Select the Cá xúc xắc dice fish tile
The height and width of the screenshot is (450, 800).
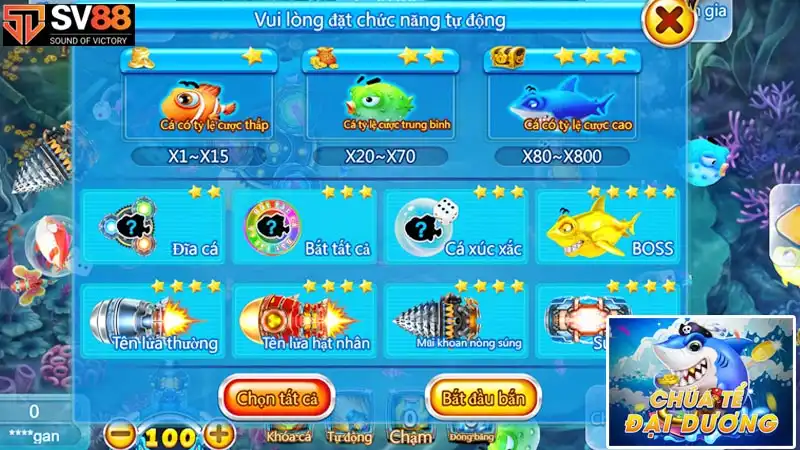pyautogui.click(x=456, y=226)
